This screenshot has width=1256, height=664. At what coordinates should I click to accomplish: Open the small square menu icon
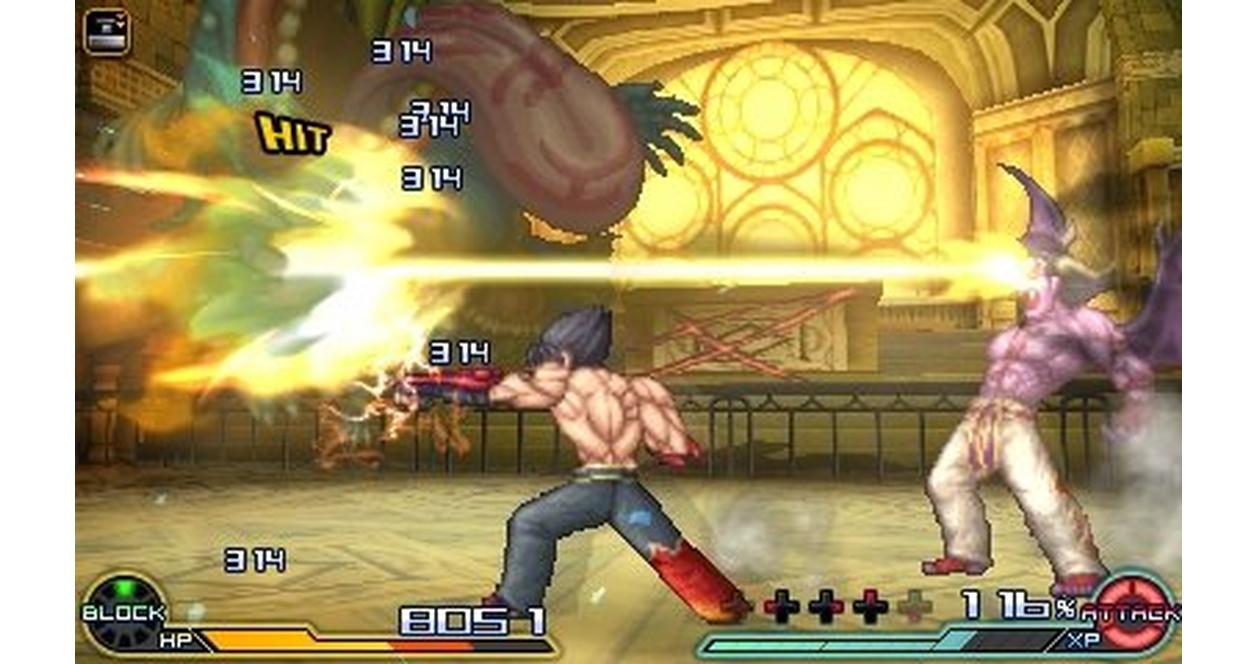point(106,31)
